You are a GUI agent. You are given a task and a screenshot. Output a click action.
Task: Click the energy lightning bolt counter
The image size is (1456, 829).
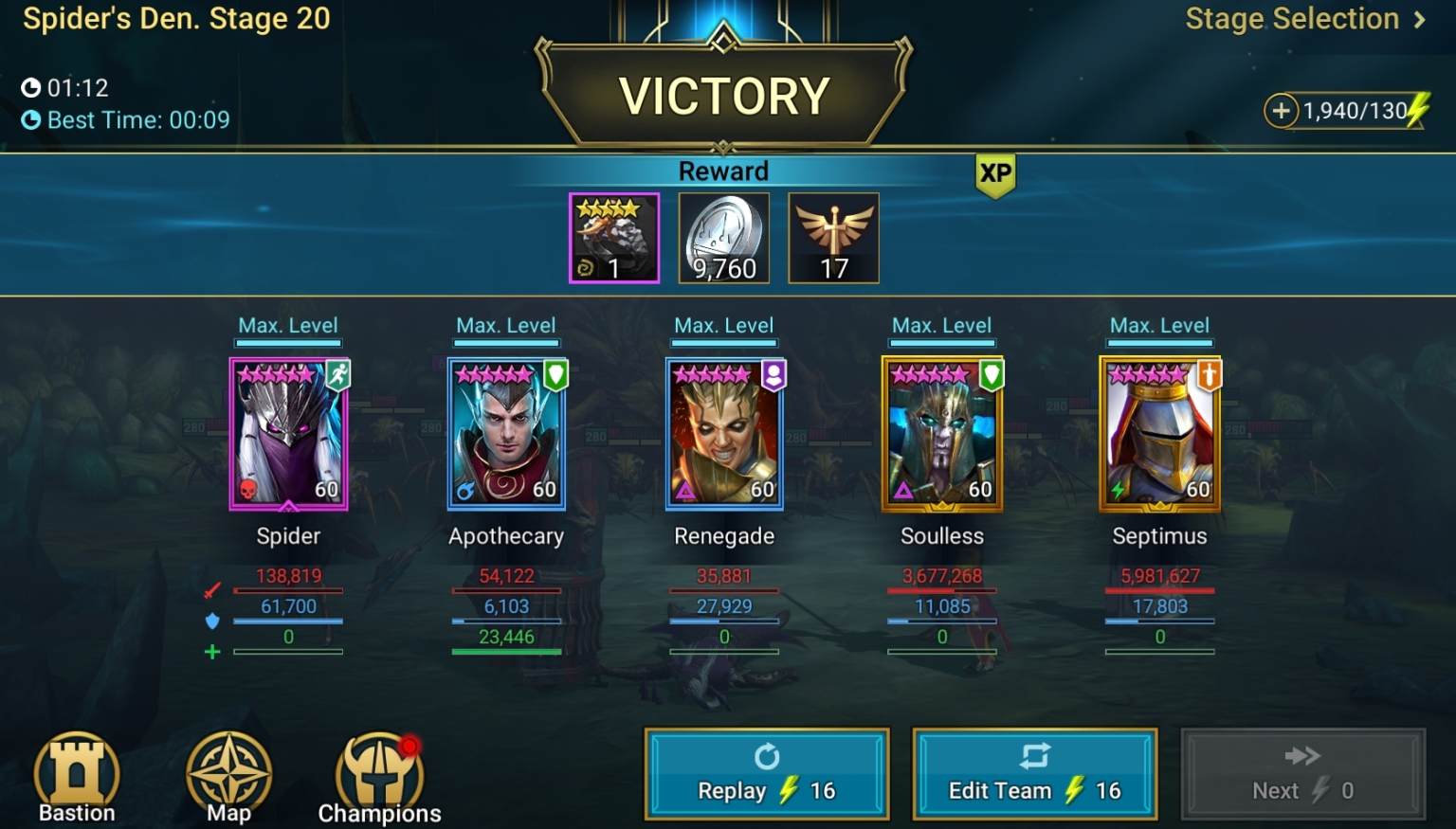(1414, 111)
